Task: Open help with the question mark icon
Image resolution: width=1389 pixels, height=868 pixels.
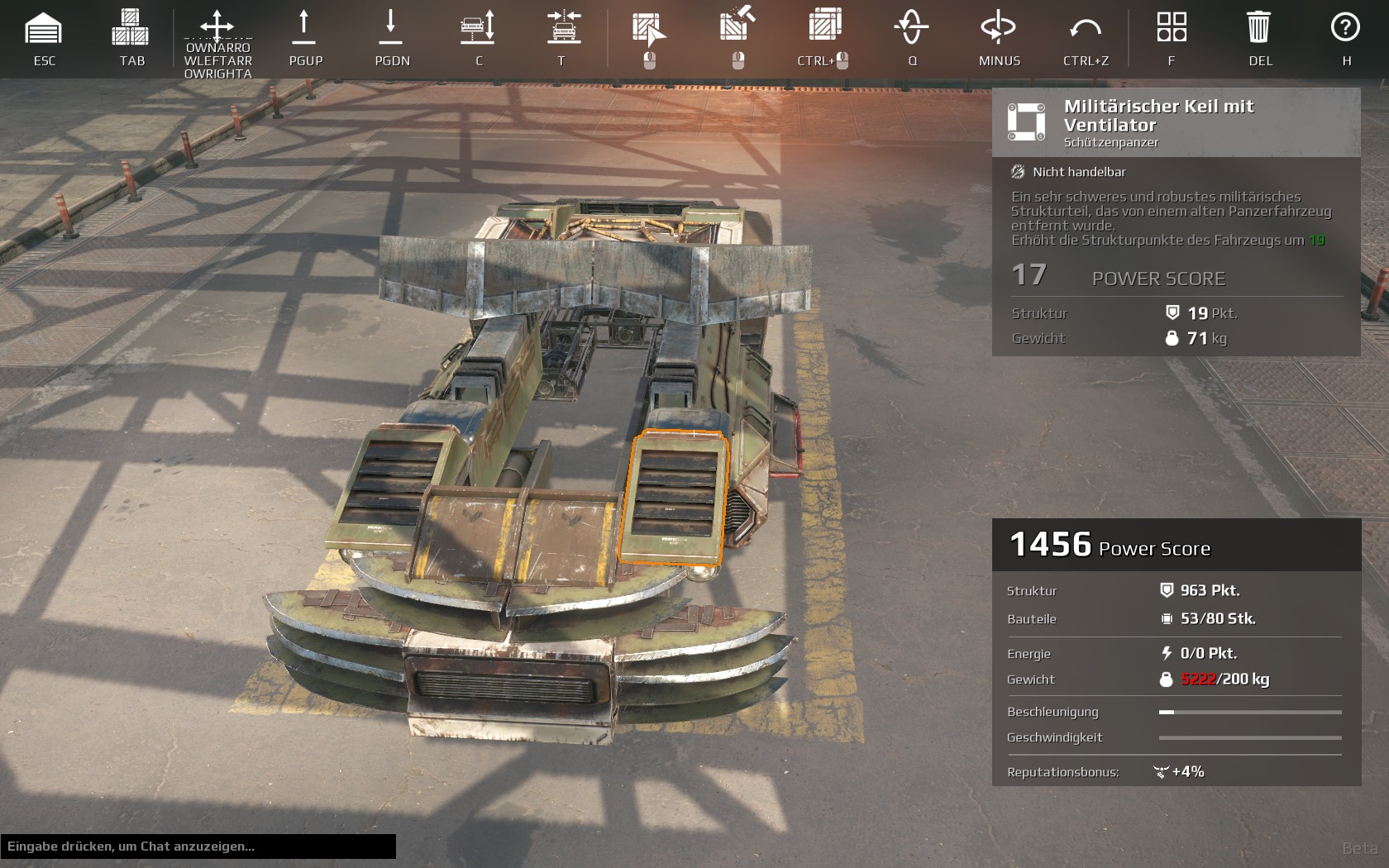Action: 1345,27
